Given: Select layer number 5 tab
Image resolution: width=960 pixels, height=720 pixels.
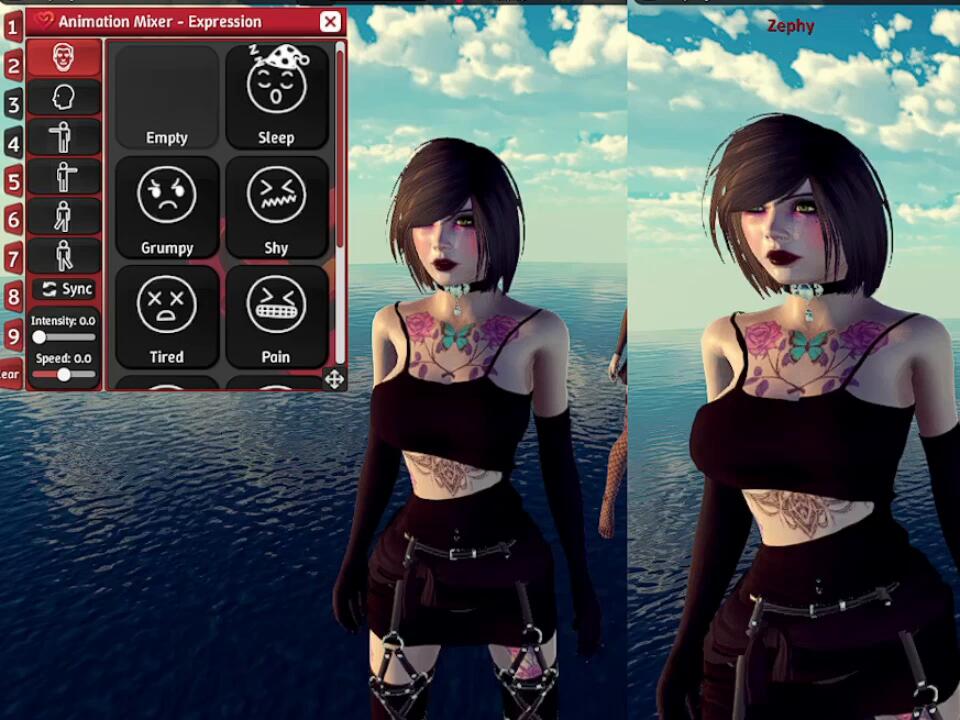Looking at the screenshot, I should (x=13, y=181).
